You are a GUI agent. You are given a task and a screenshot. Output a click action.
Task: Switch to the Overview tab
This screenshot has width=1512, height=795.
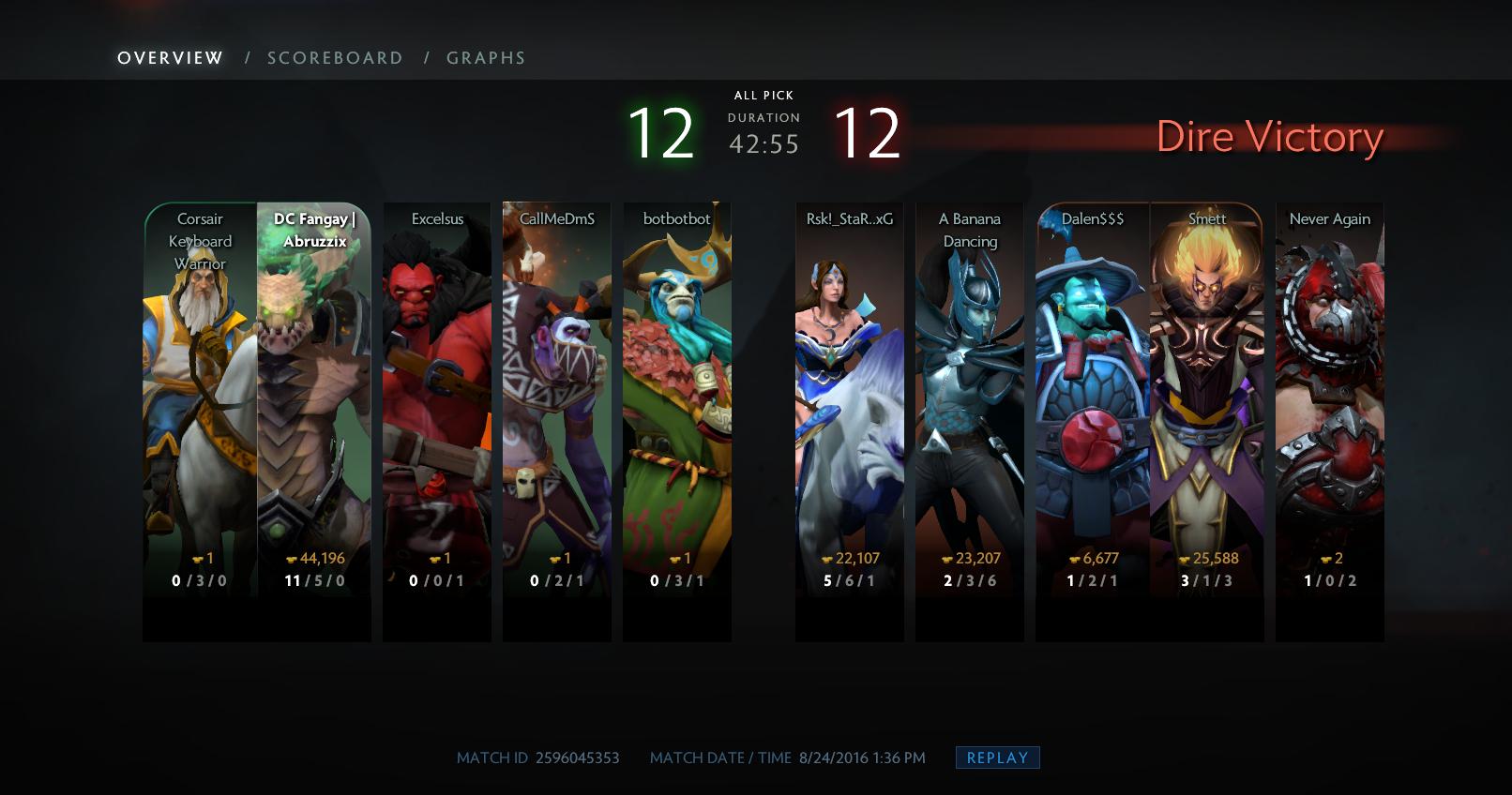(x=170, y=58)
